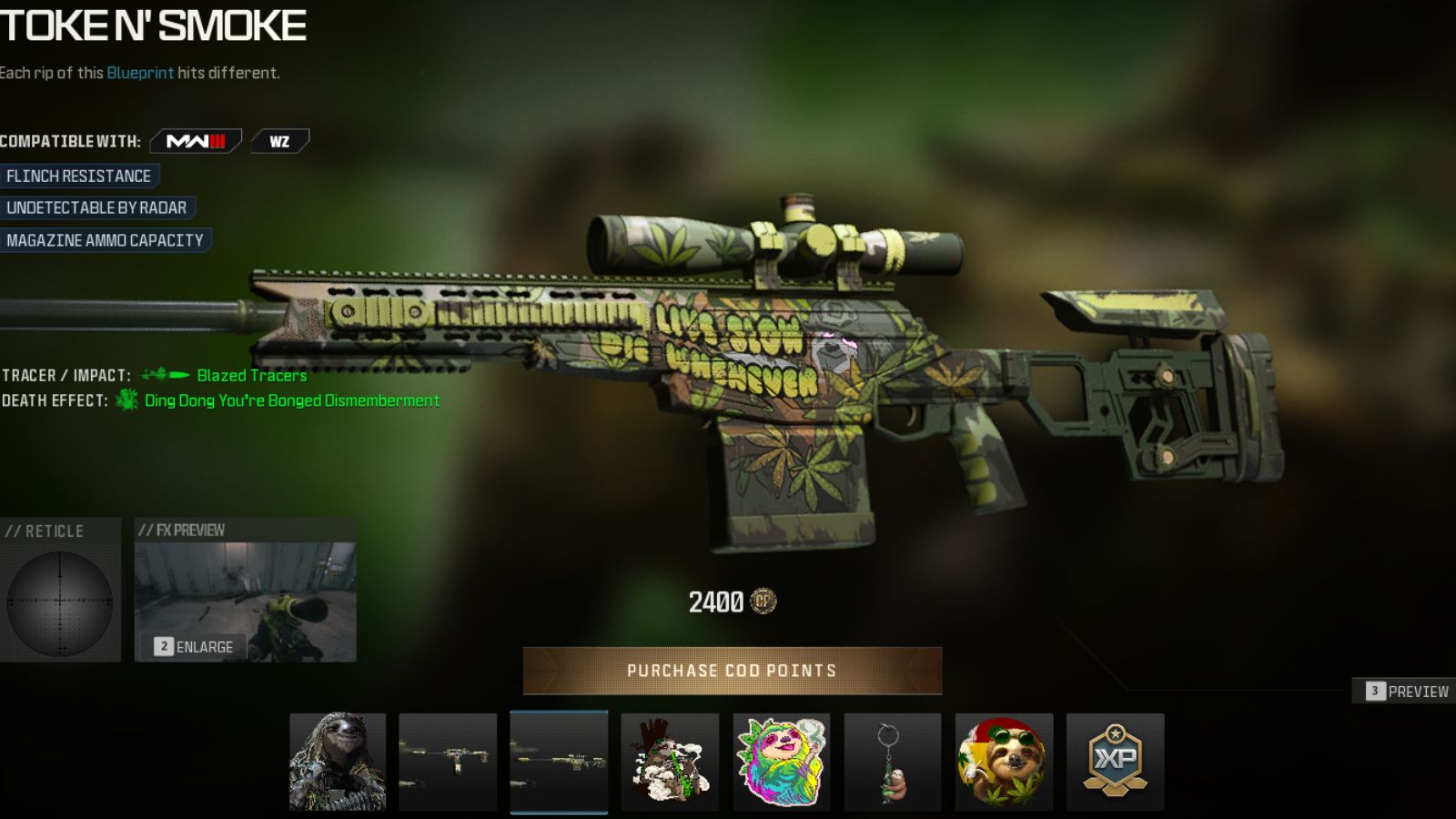Switch to the Flinch Resistance tag
The image size is (1456, 819).
click(79, 176)
